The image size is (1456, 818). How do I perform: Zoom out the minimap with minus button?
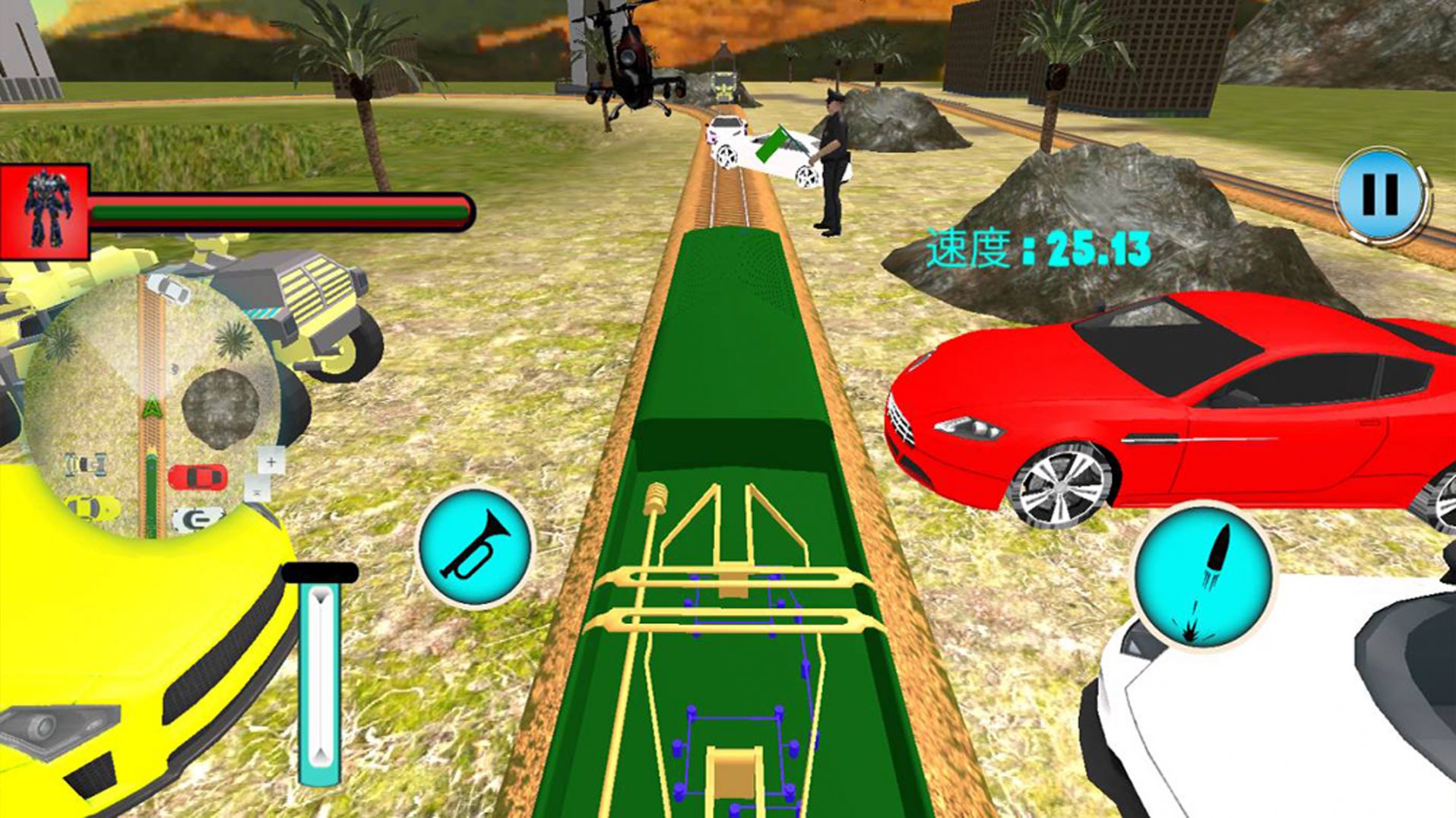tap(257, 493)
